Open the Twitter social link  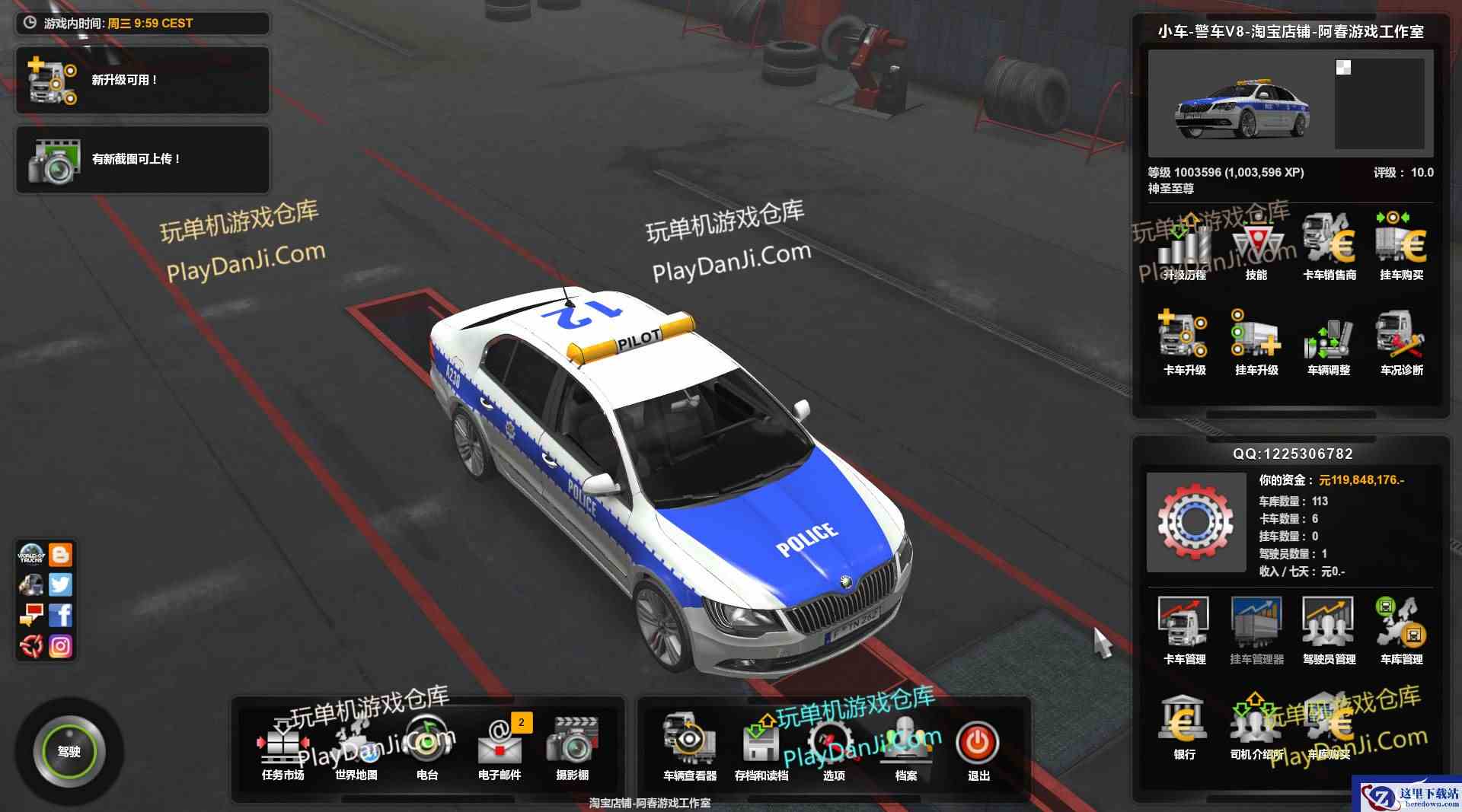click(x=61, y=584)
